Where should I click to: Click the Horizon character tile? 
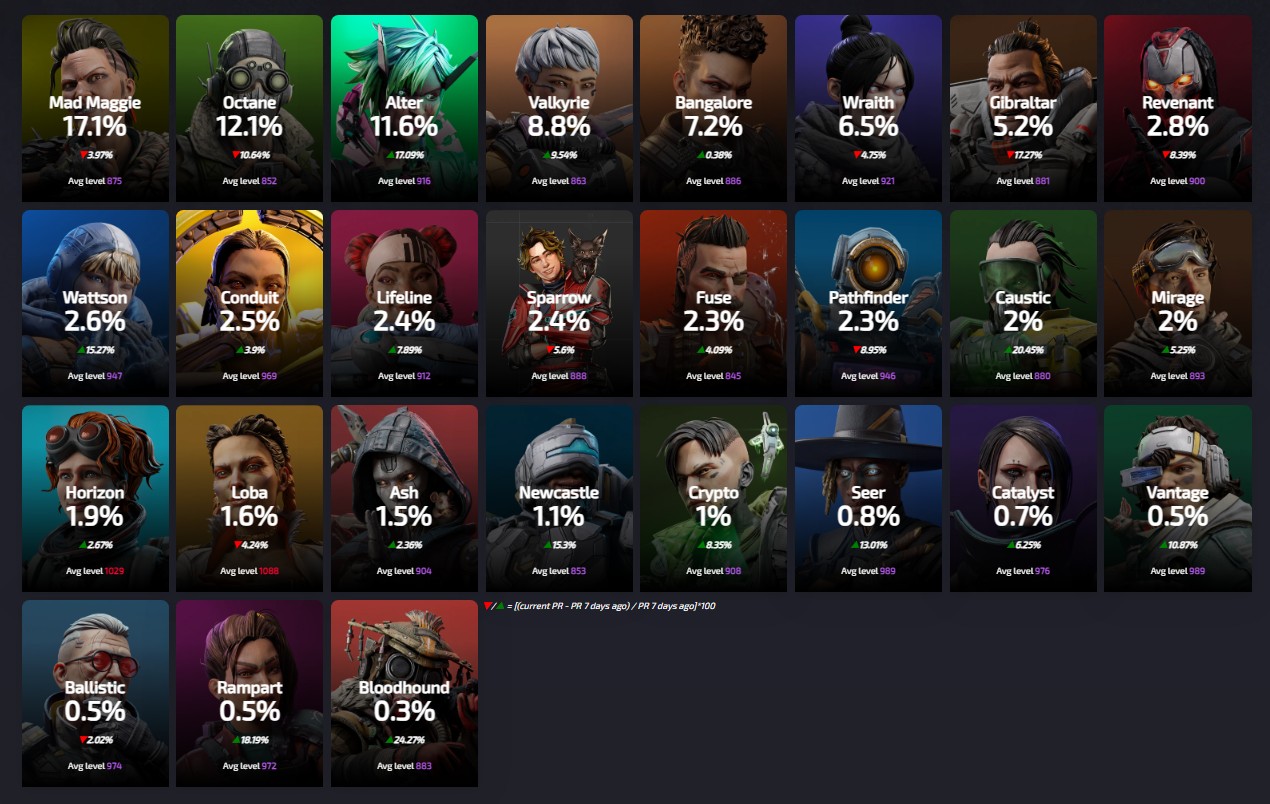tap(95, 498)
